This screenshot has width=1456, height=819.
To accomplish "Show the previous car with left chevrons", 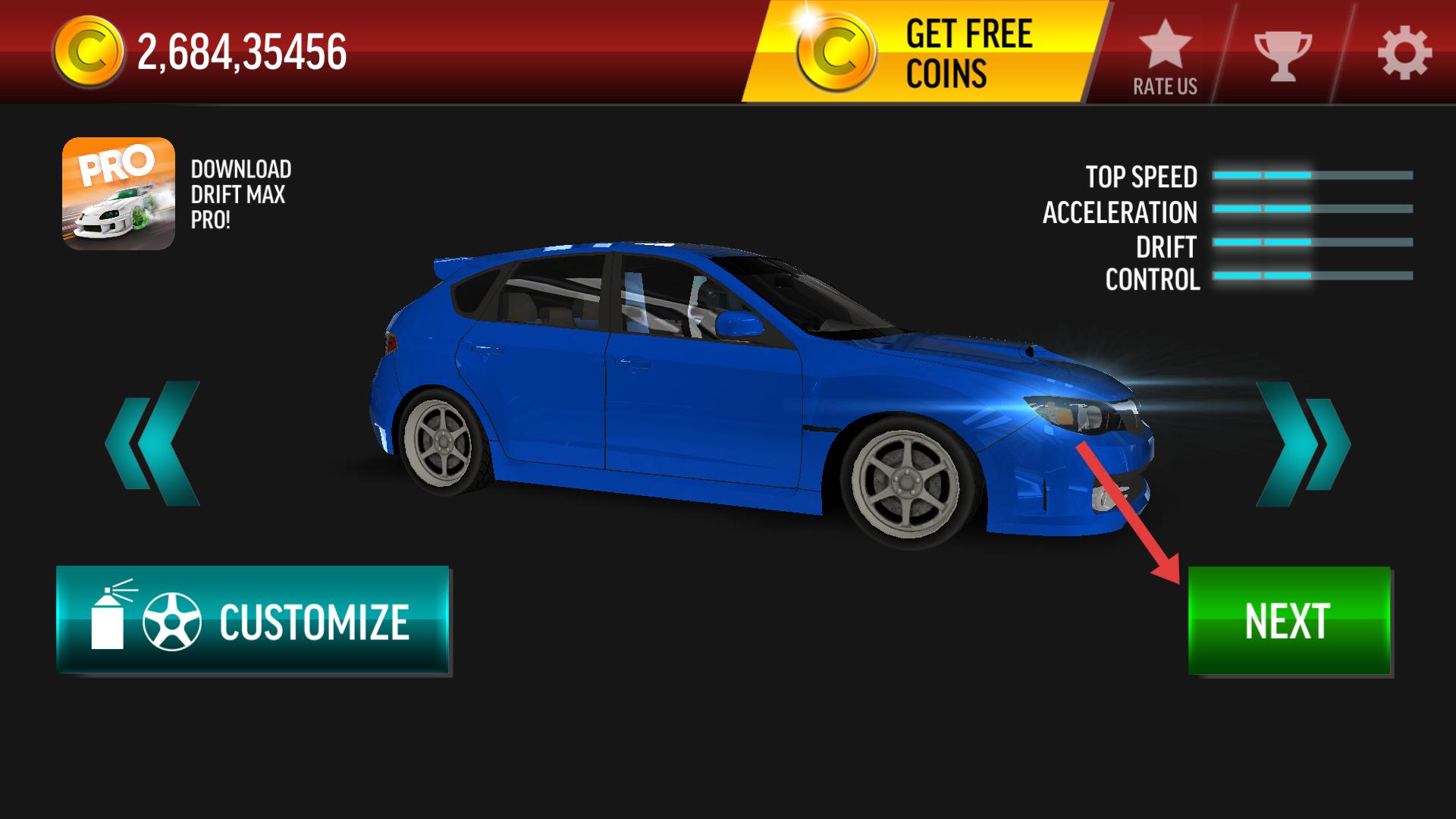I will pyautogui.click(x=153, y=444).
